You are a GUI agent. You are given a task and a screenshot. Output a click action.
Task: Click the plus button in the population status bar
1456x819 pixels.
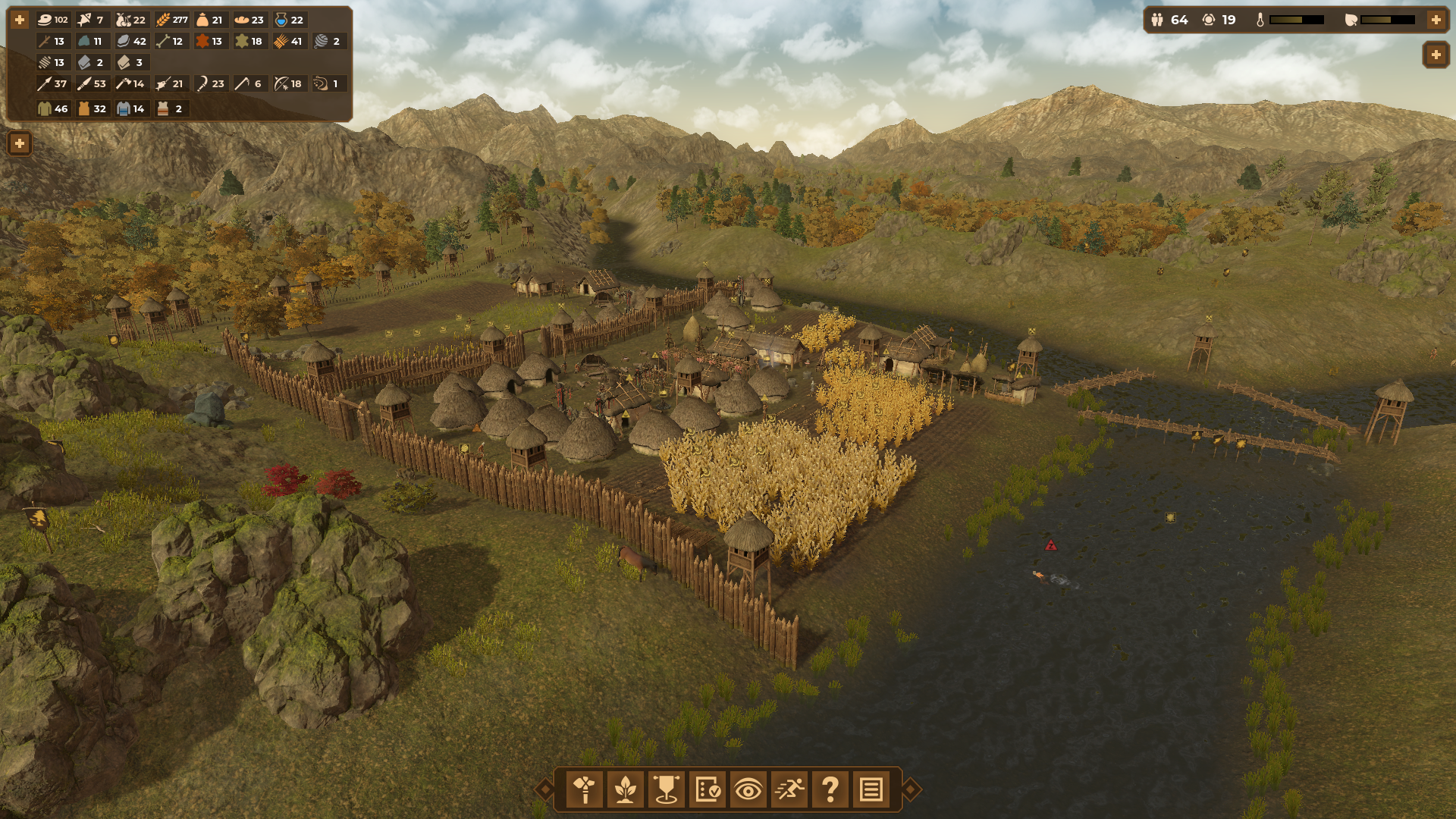(1436, 20)
